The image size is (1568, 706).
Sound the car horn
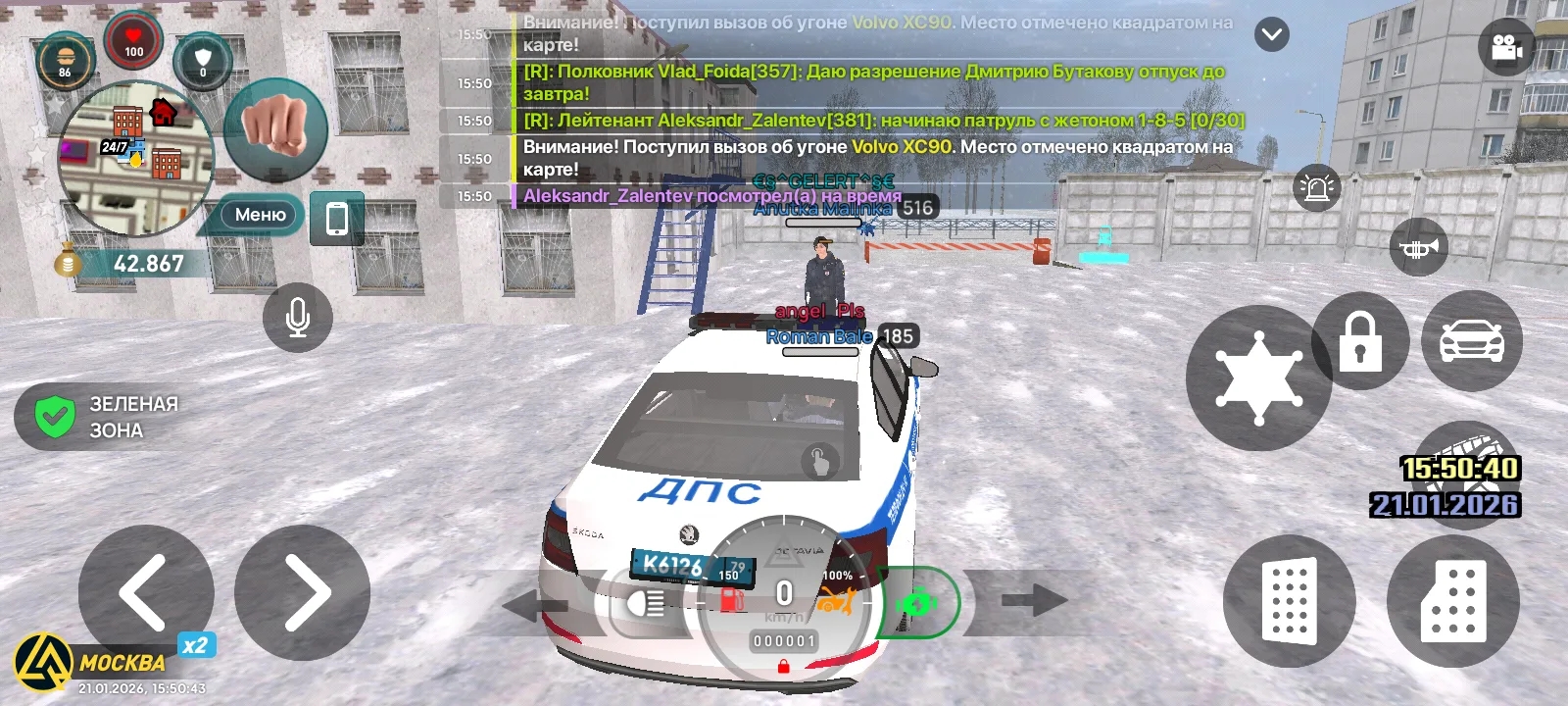tap(1418, 249)
